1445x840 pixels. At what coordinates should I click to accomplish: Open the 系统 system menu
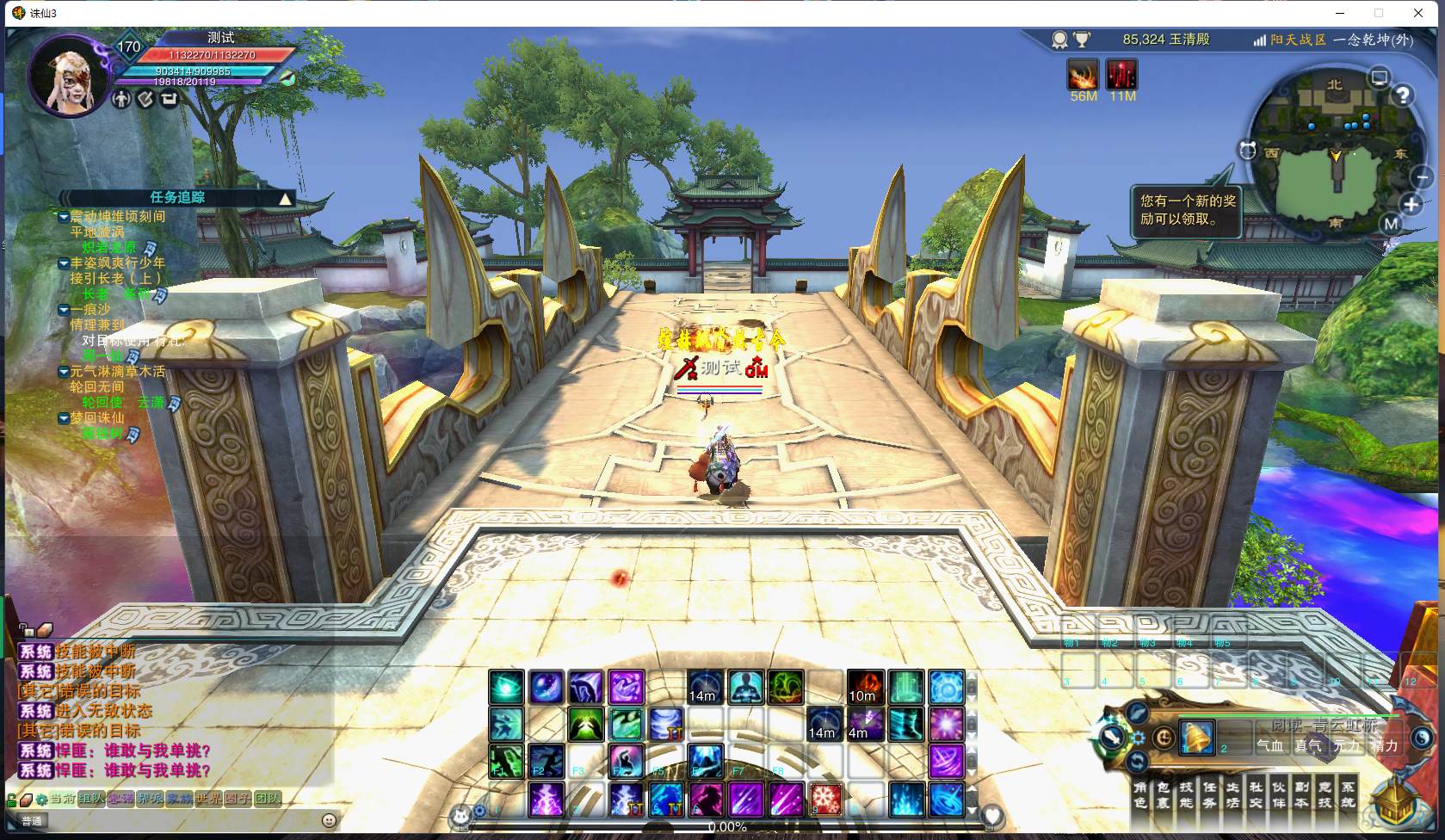1348,794
